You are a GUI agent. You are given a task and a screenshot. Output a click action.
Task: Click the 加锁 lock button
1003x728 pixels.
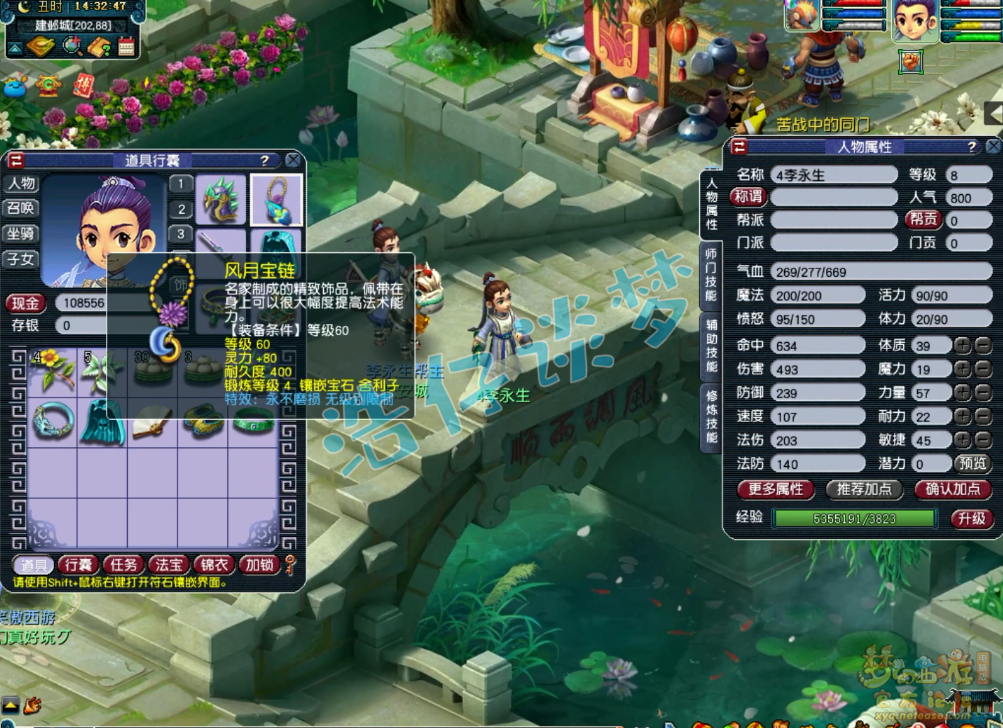pyautogui.click(x=259, y=565)
